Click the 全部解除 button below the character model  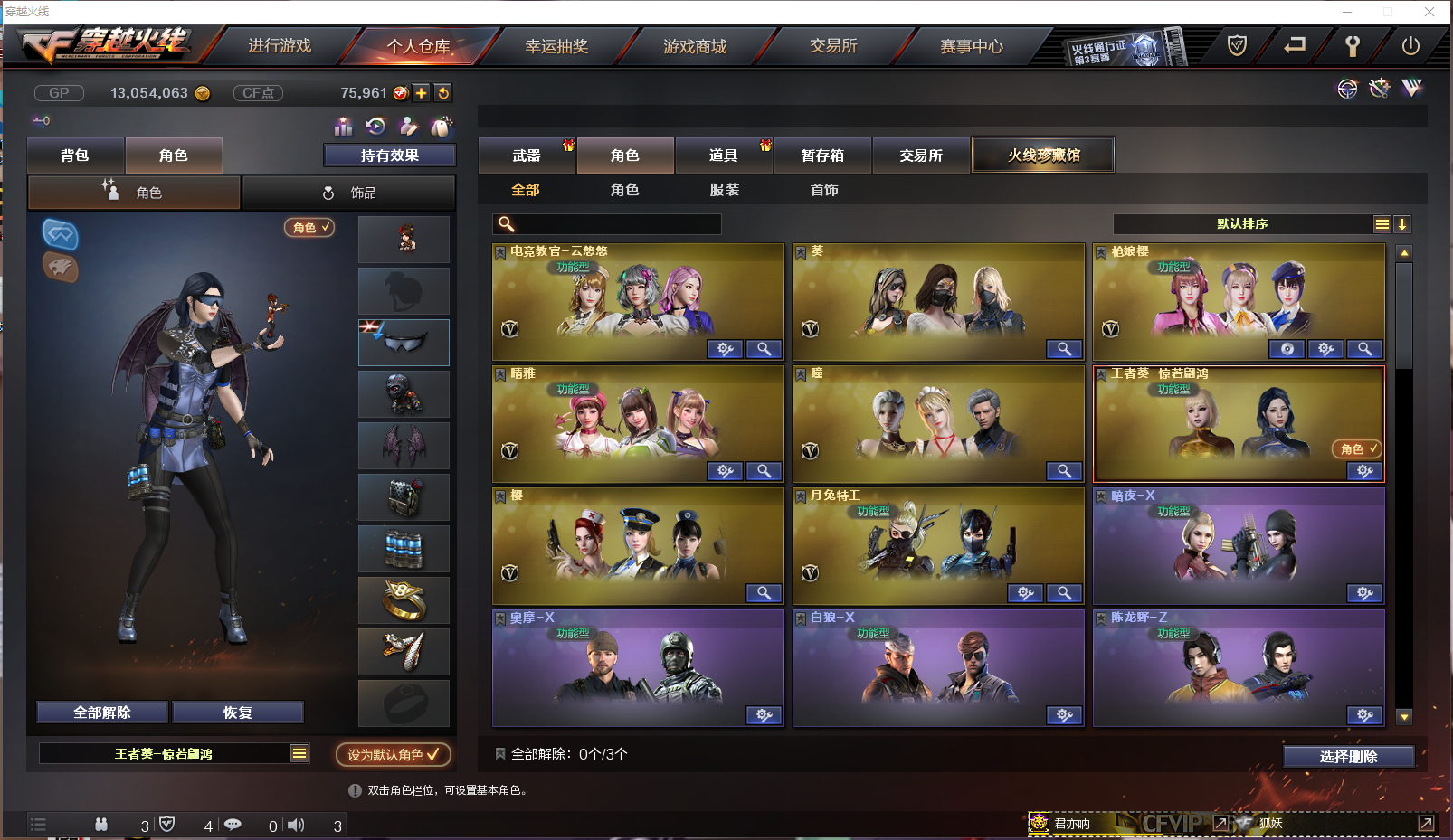tap(102, 713)
